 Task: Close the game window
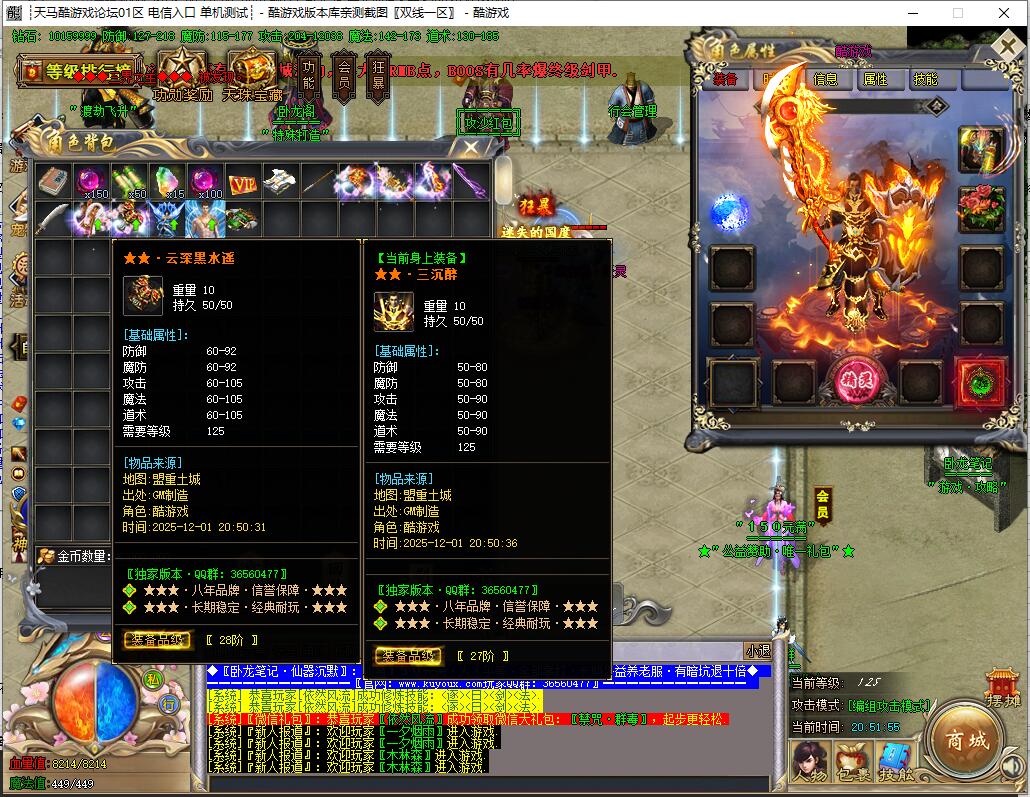tap(1003, 13)
